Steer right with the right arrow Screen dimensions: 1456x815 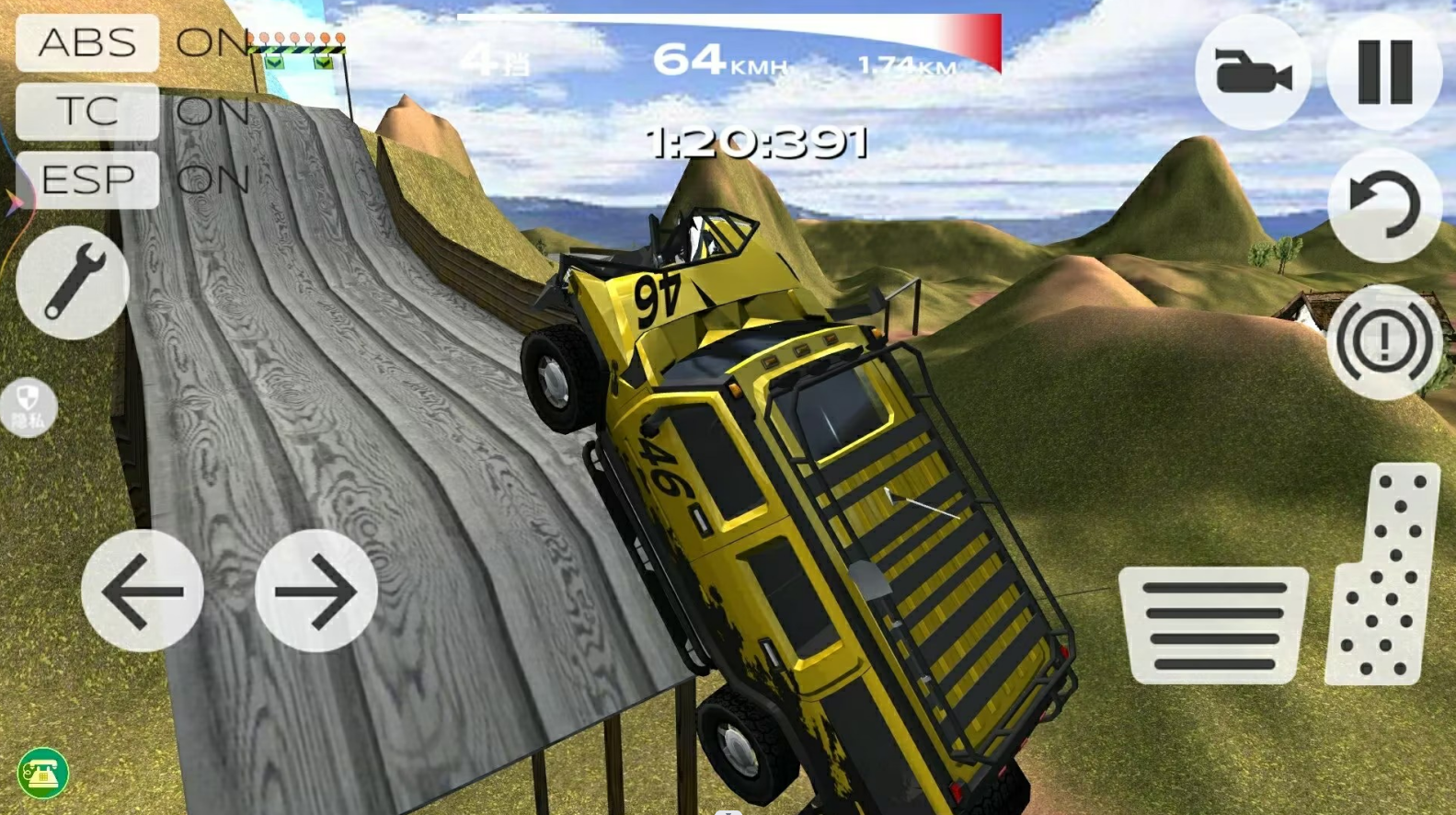click(315, 591)
